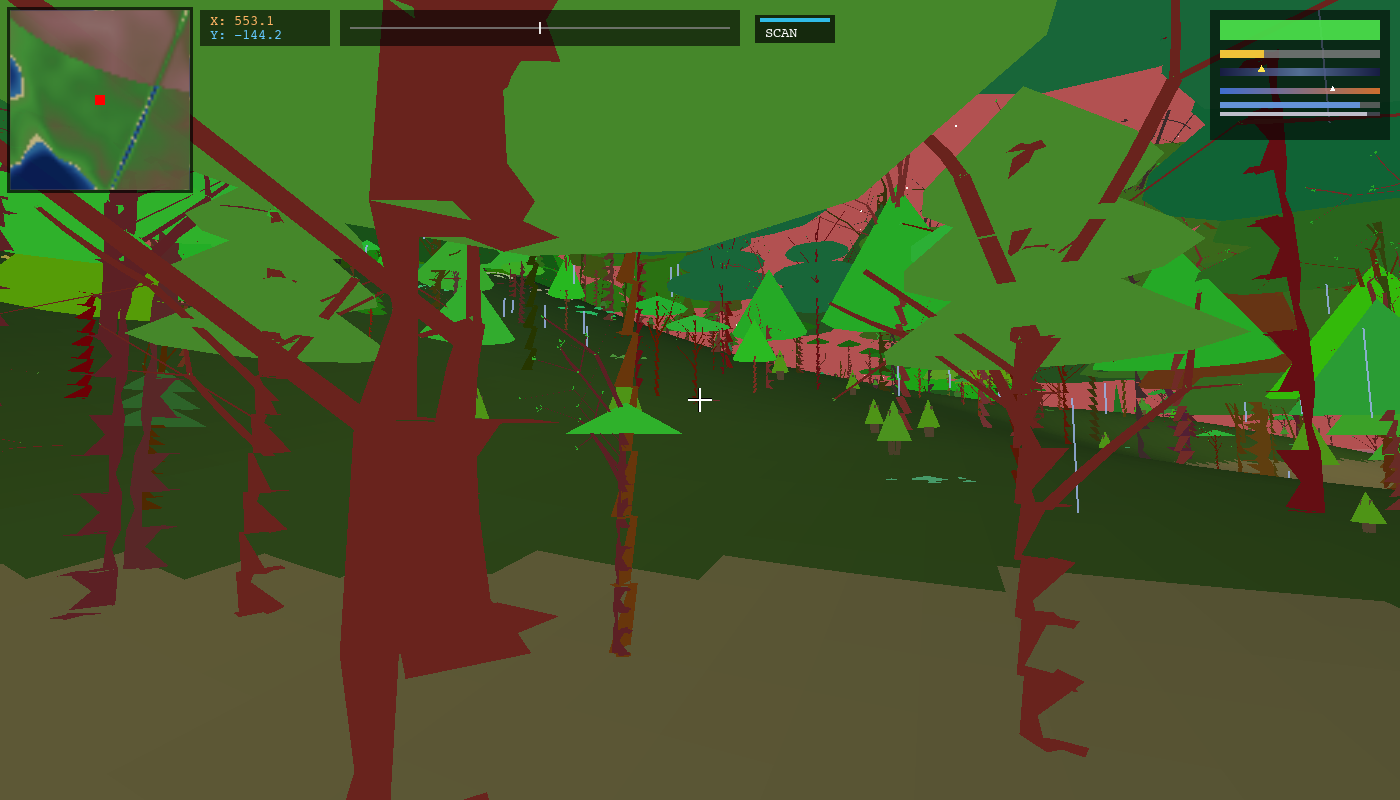Click the white handle on the top compass slider
Image resolution: width=1400 pixels, height=800 pixels.
pyautogui.click(x=538, y=27)
